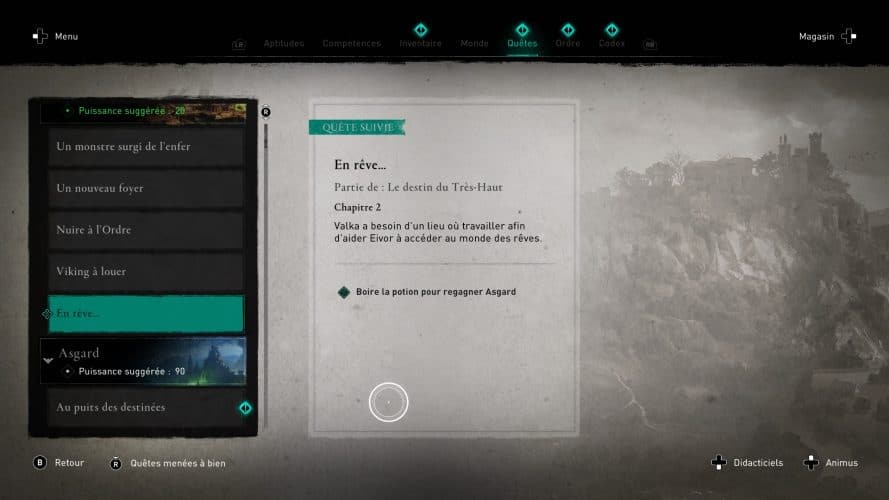This screenshot has height=500, width=889.
Task: Choose the Un nouveau foyer quest
Action: click(x=143, y=189)
